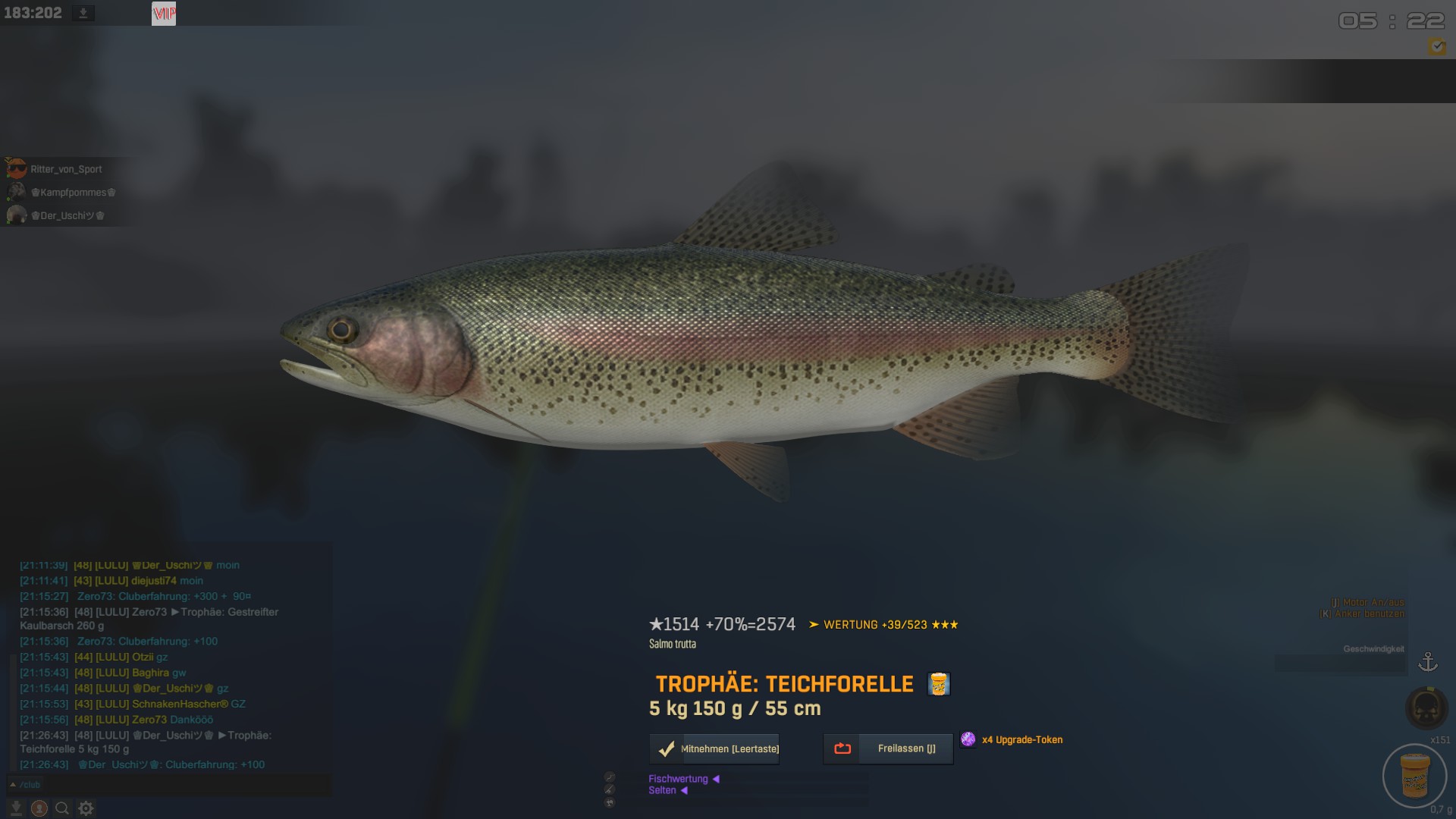
Task: Expand the Selten rarity entry
Action: 663,790
